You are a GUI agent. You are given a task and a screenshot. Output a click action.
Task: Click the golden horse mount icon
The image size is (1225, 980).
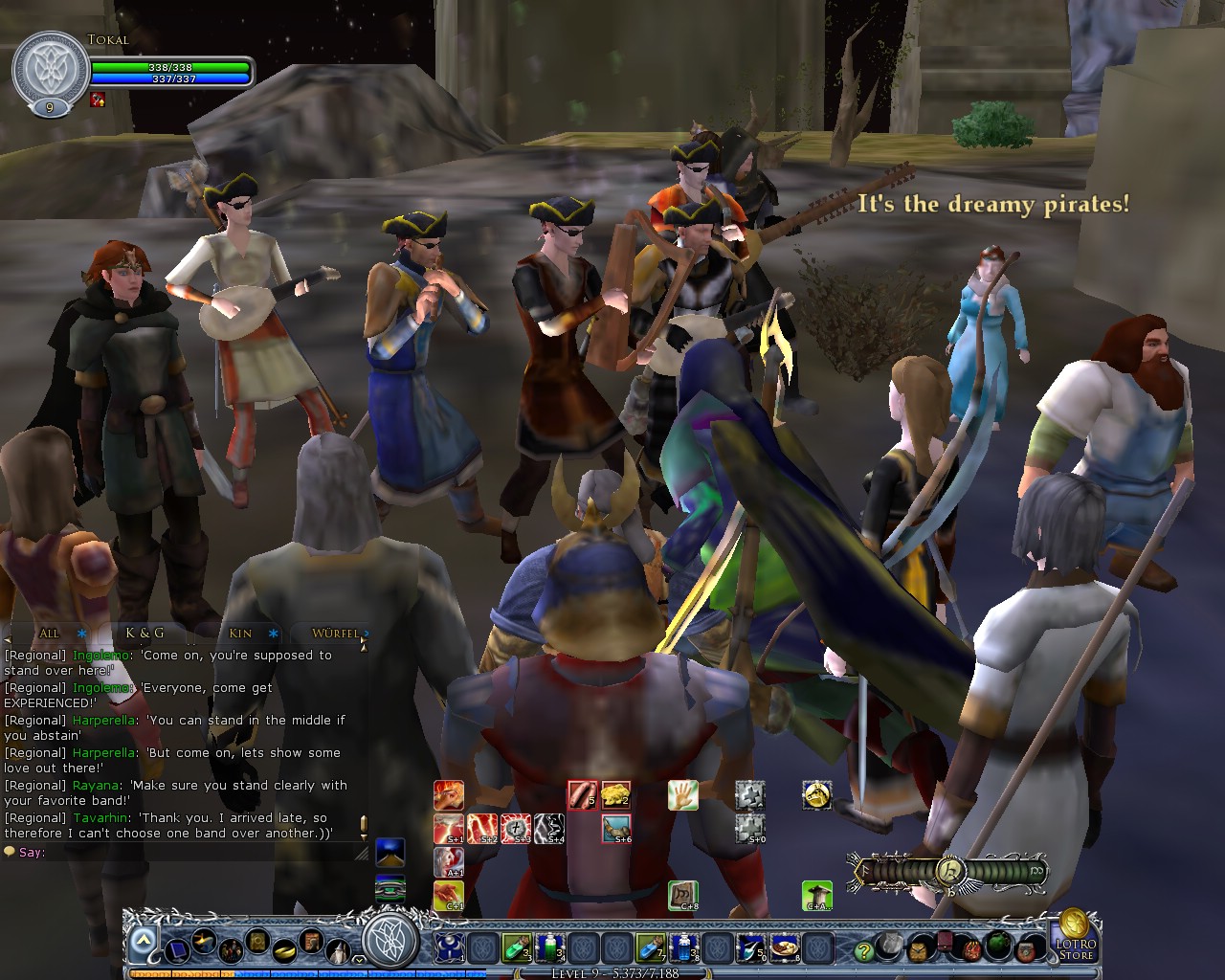click(x=819, y=796)
